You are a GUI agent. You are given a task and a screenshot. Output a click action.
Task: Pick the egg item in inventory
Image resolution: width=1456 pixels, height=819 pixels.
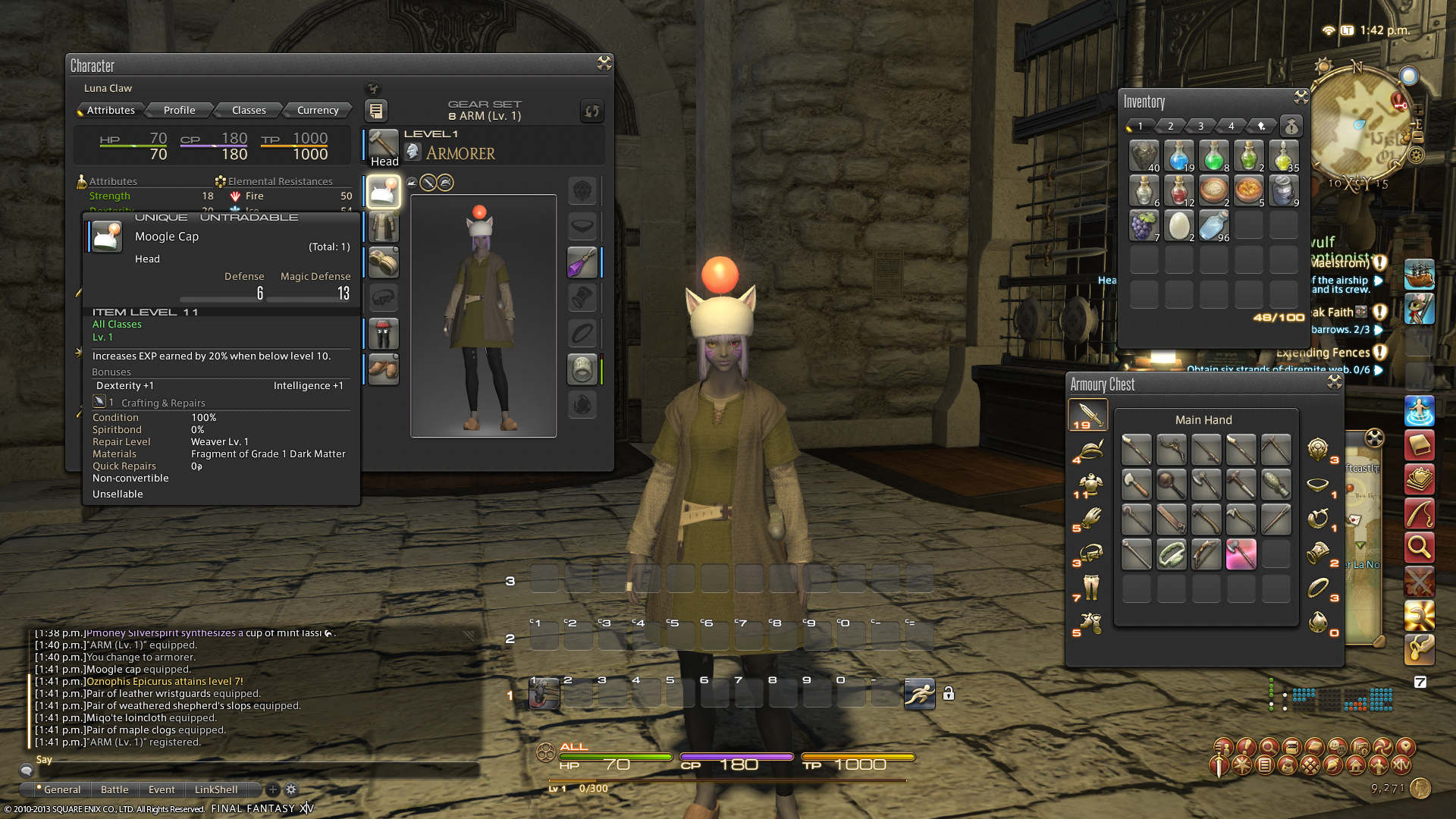(x=1179, y=225)
